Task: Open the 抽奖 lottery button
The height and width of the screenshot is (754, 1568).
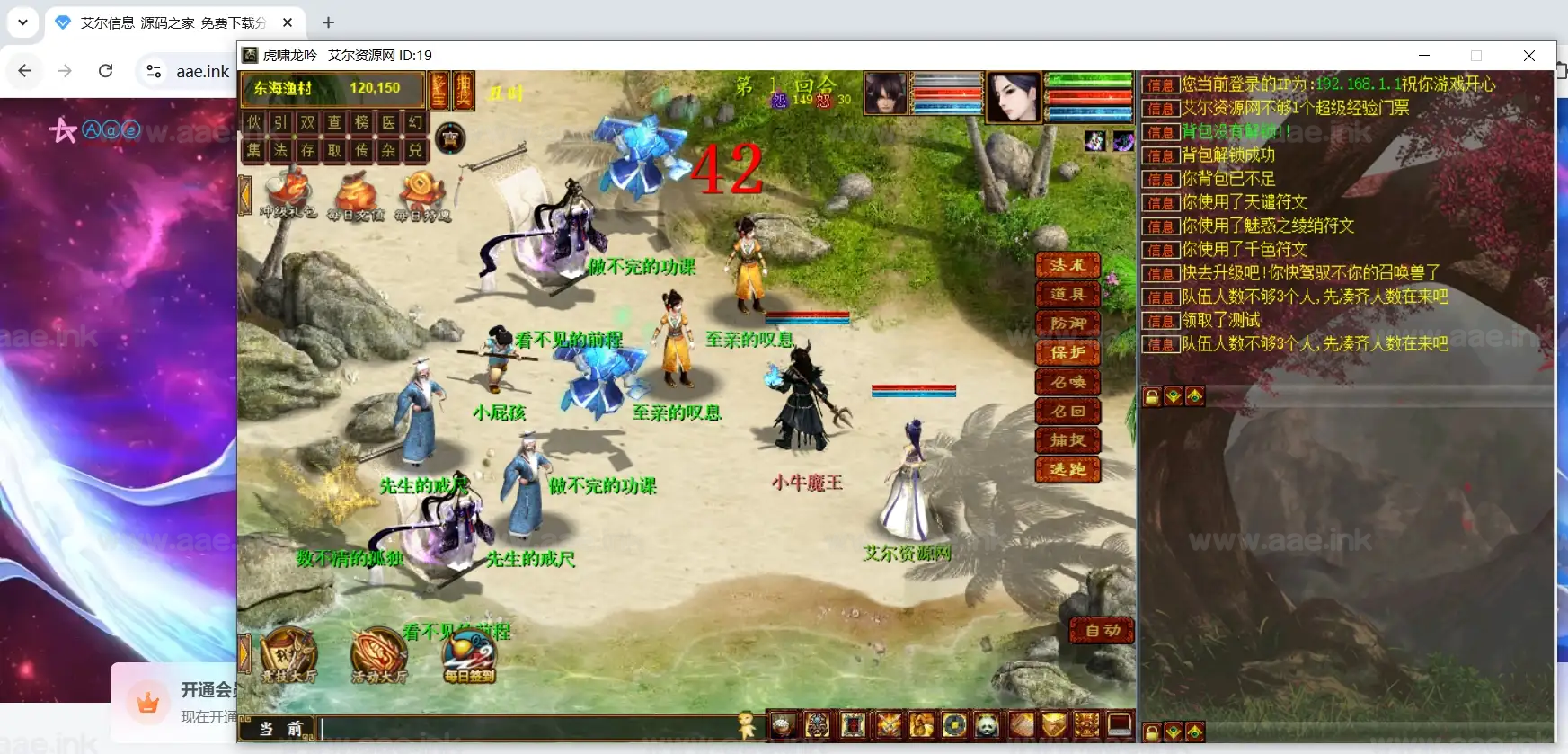Action: pos(463,90)
